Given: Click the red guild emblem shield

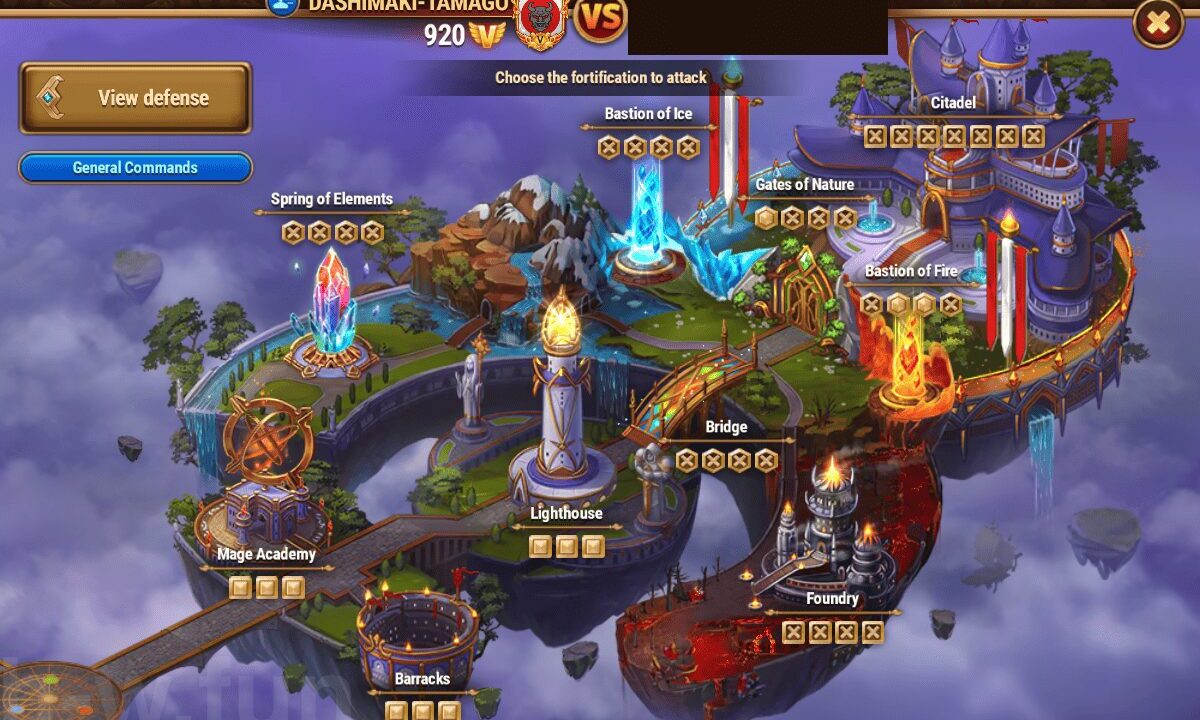Looking at the screenshot, I should pyautogui.click(x=540, y=22).
